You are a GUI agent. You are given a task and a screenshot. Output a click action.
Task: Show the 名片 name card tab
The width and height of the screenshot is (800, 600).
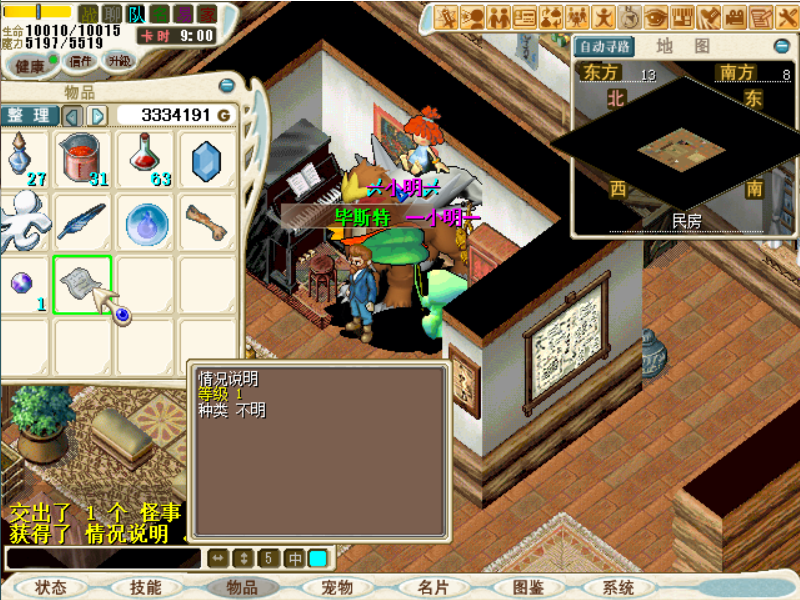click(x=433, y=588)
